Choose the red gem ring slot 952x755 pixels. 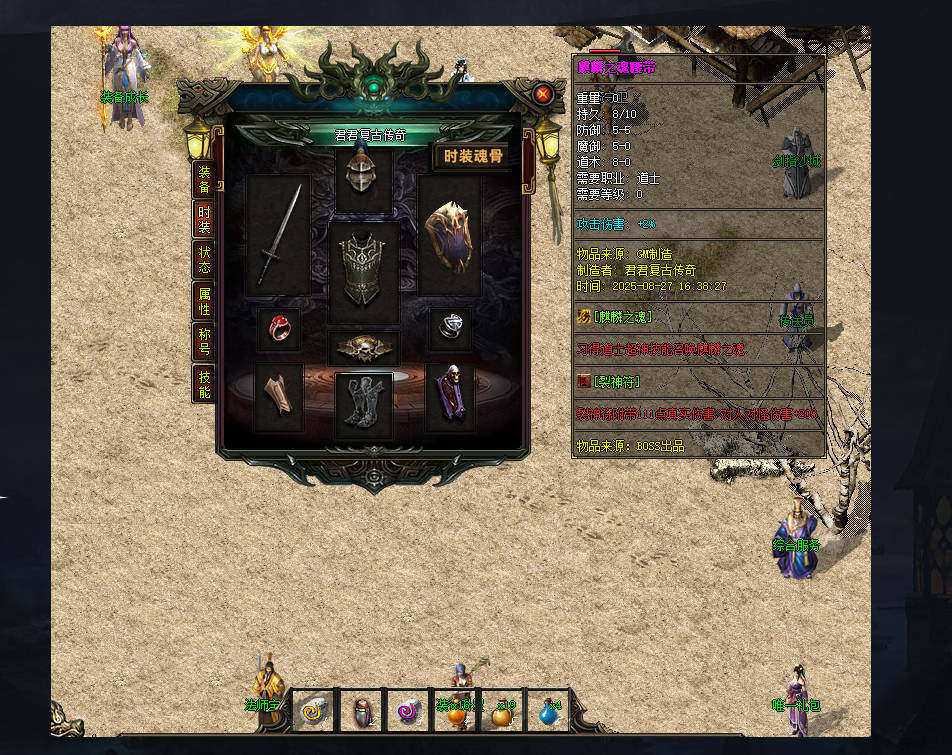[279, 328]
